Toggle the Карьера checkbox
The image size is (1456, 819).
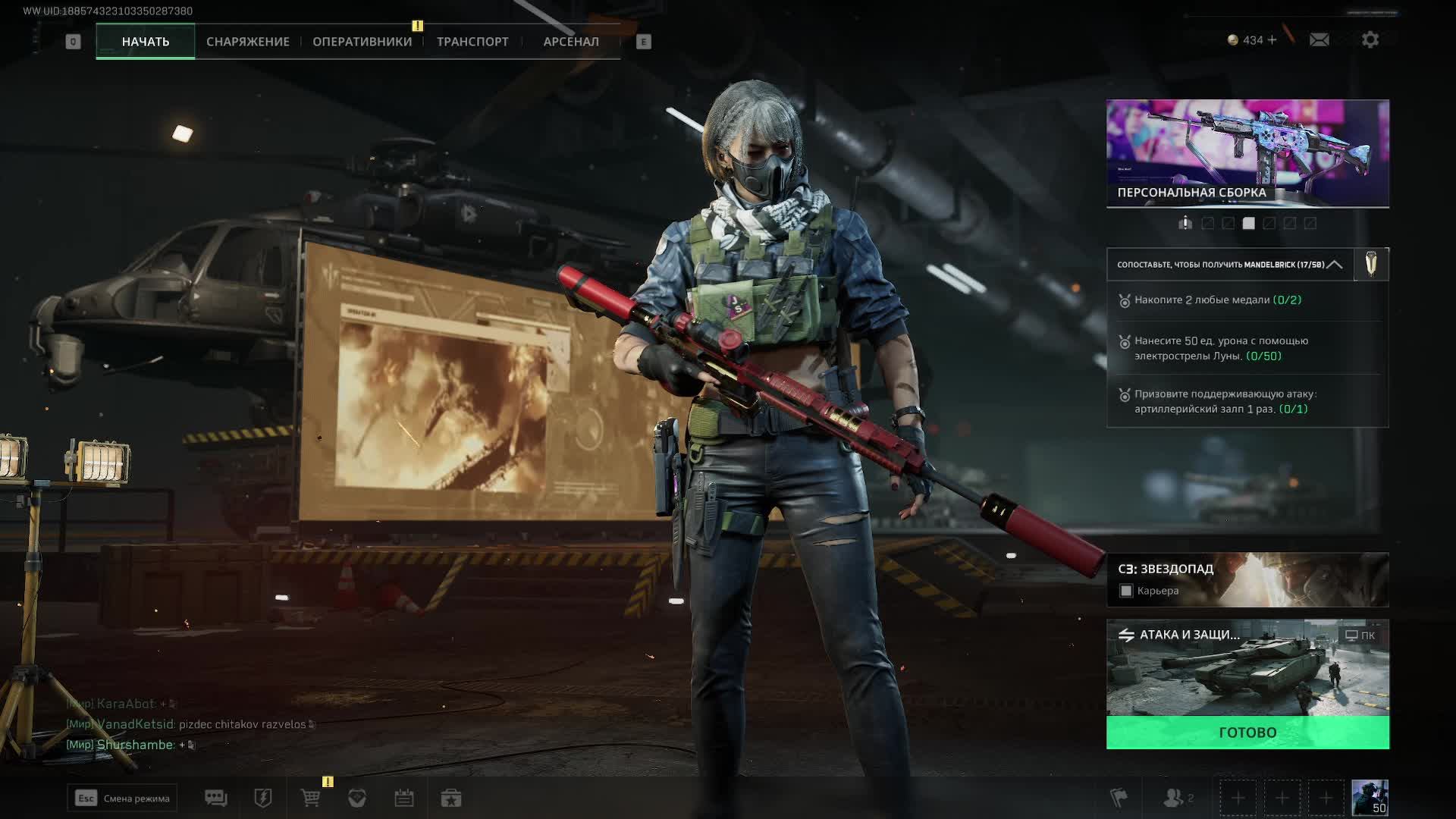1126,591
